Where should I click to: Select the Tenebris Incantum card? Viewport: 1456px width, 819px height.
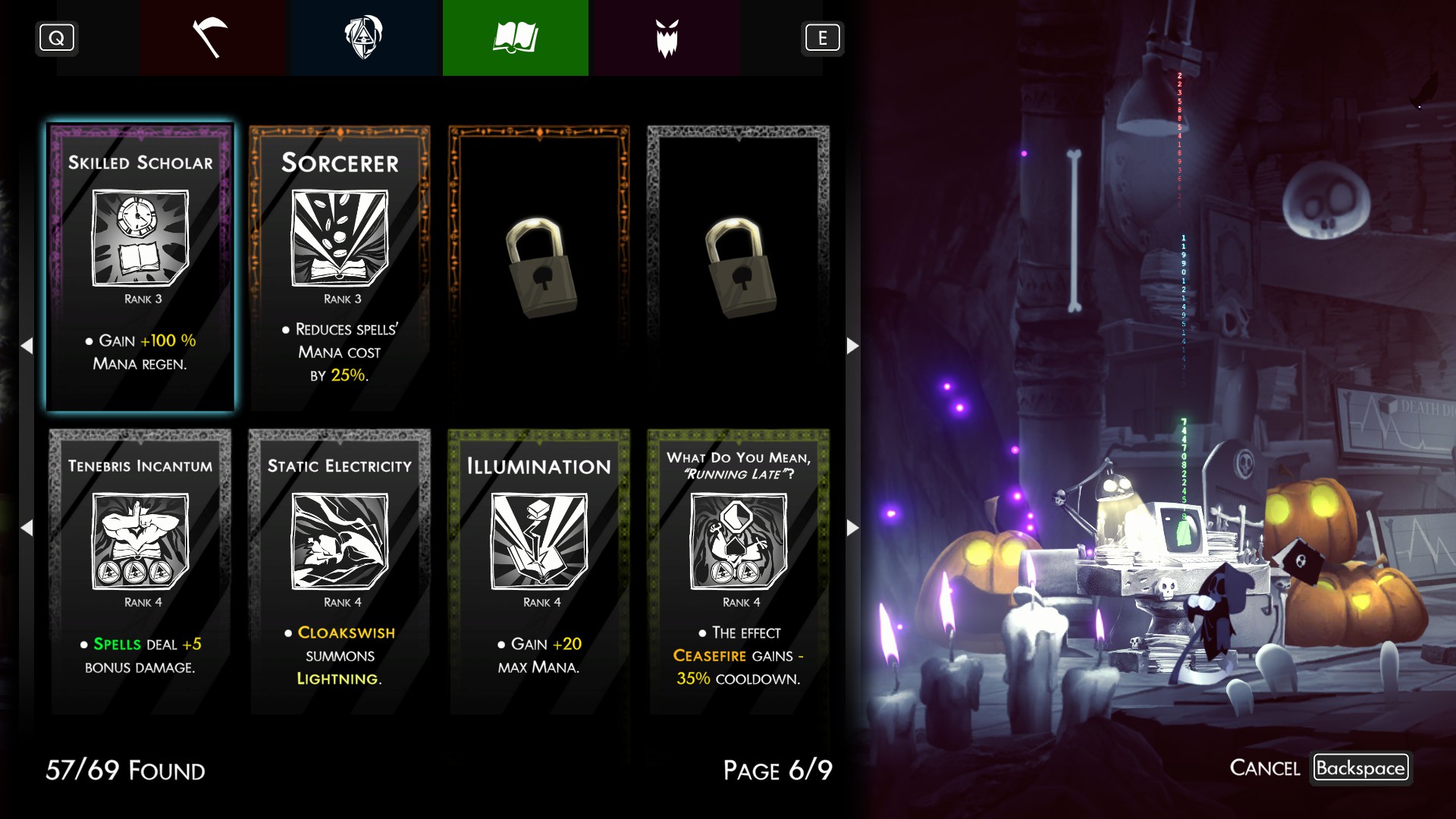(140, 571)
